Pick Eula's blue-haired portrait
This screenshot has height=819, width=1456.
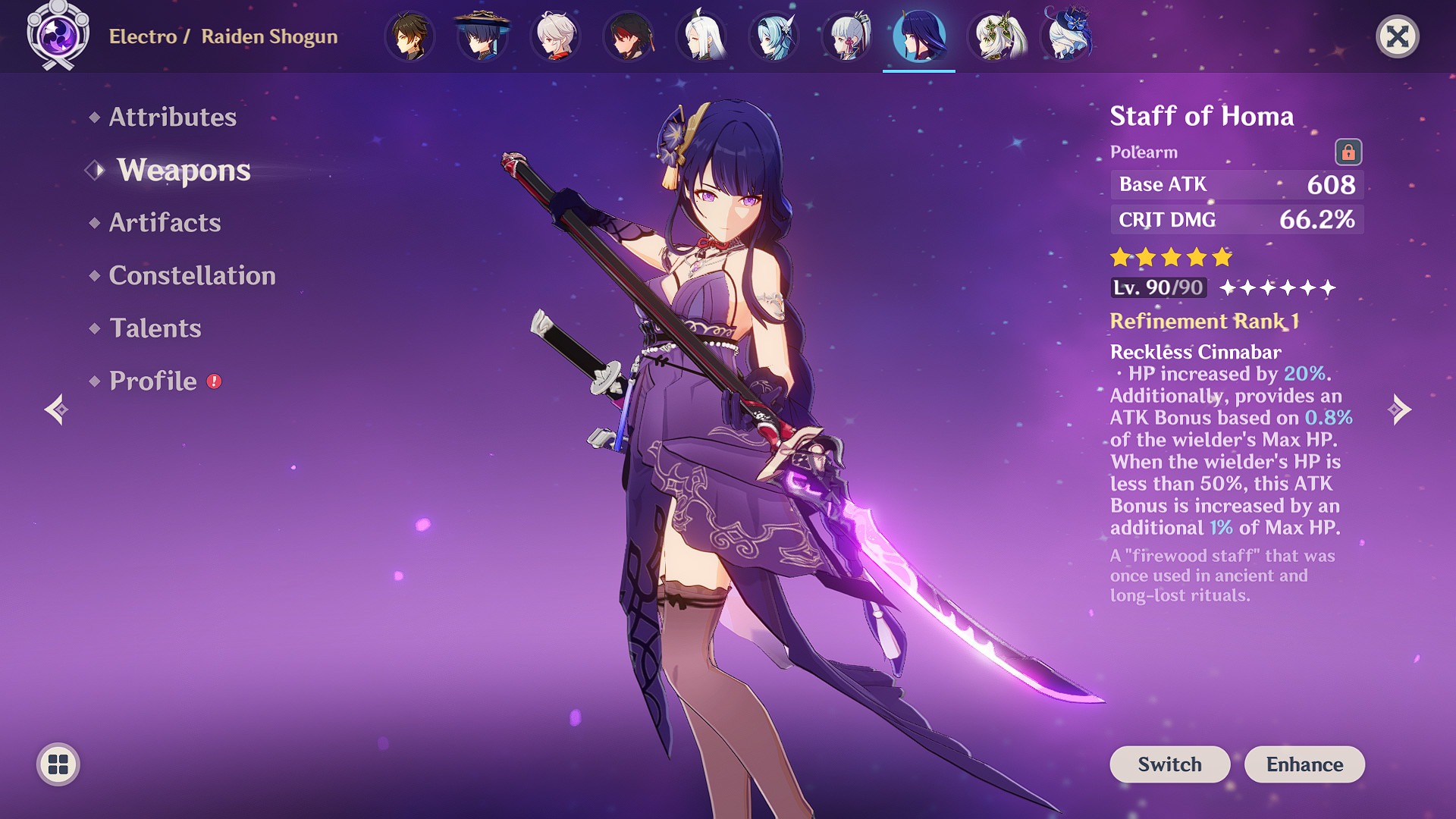[x=773, y=36]
